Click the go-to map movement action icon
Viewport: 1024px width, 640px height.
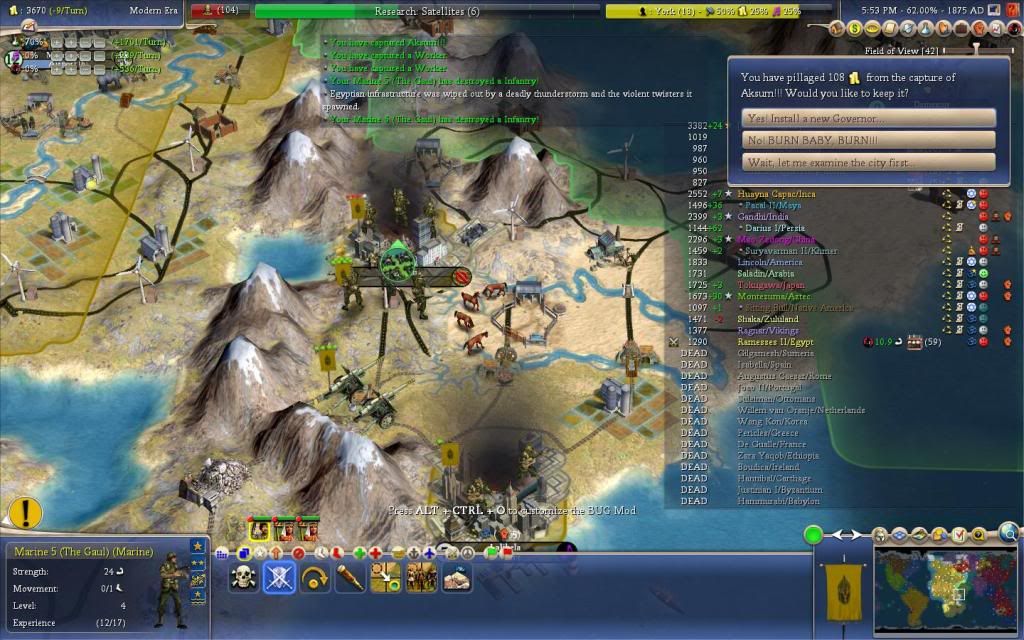point(386,578)
